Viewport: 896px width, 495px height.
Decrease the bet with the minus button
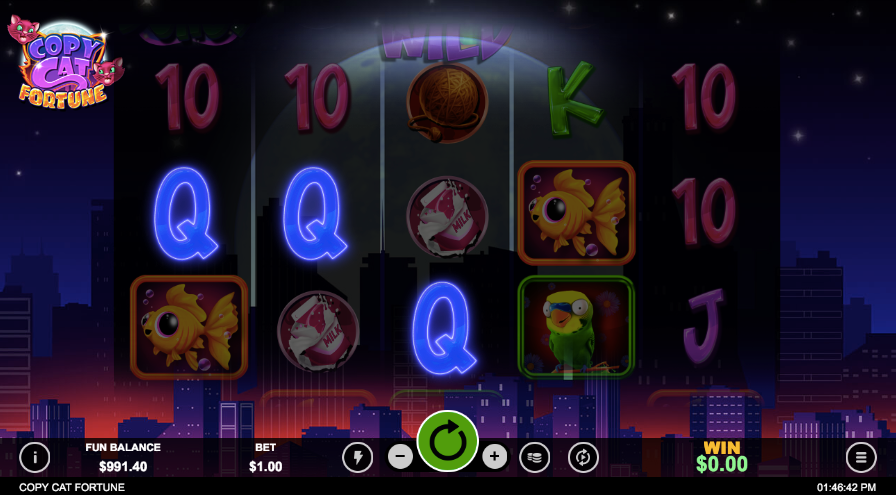pos(400,457)
